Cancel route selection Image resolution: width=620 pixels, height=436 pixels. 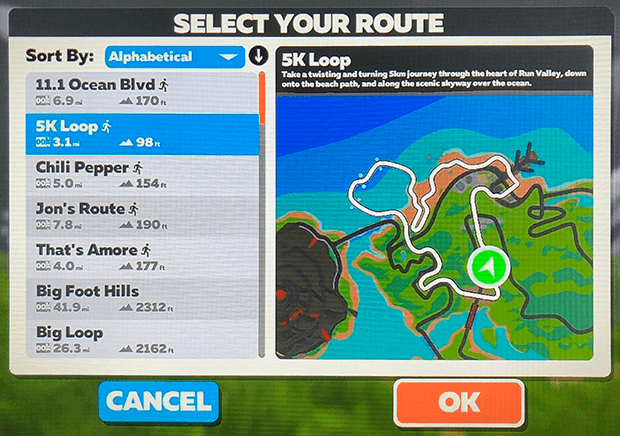158,402
